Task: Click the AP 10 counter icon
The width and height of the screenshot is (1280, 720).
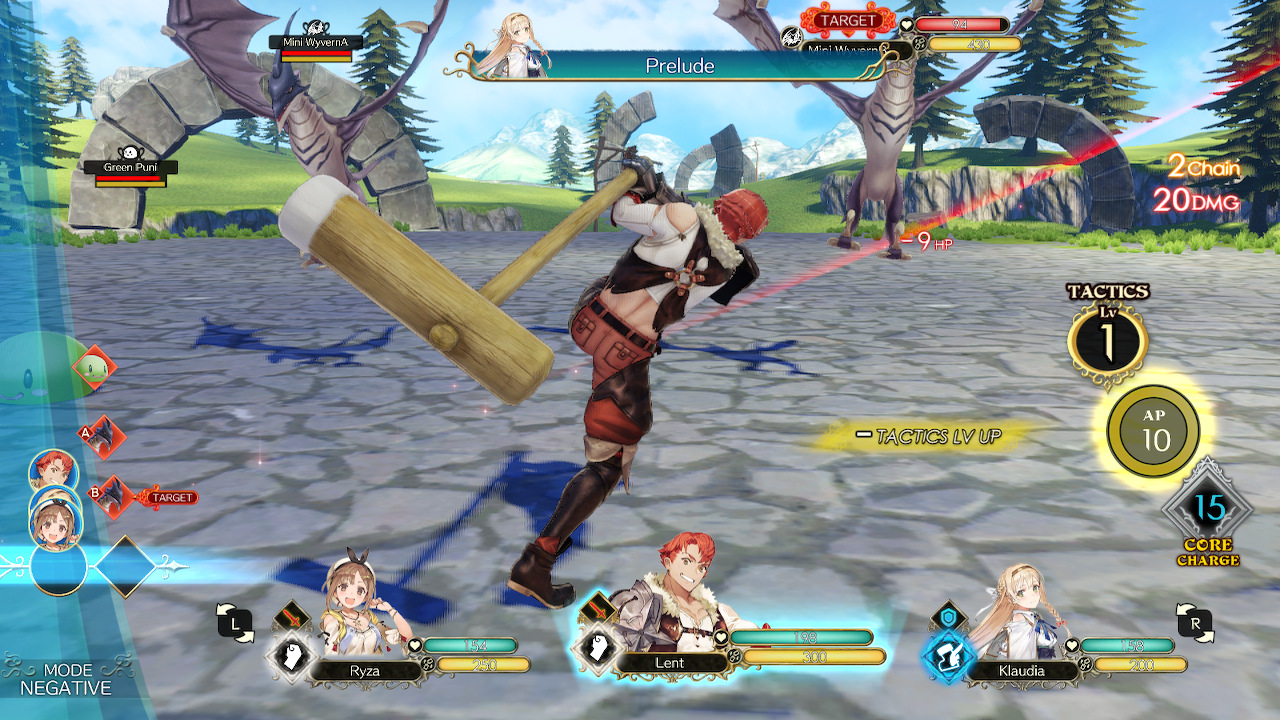Action: pos(1152,430)
